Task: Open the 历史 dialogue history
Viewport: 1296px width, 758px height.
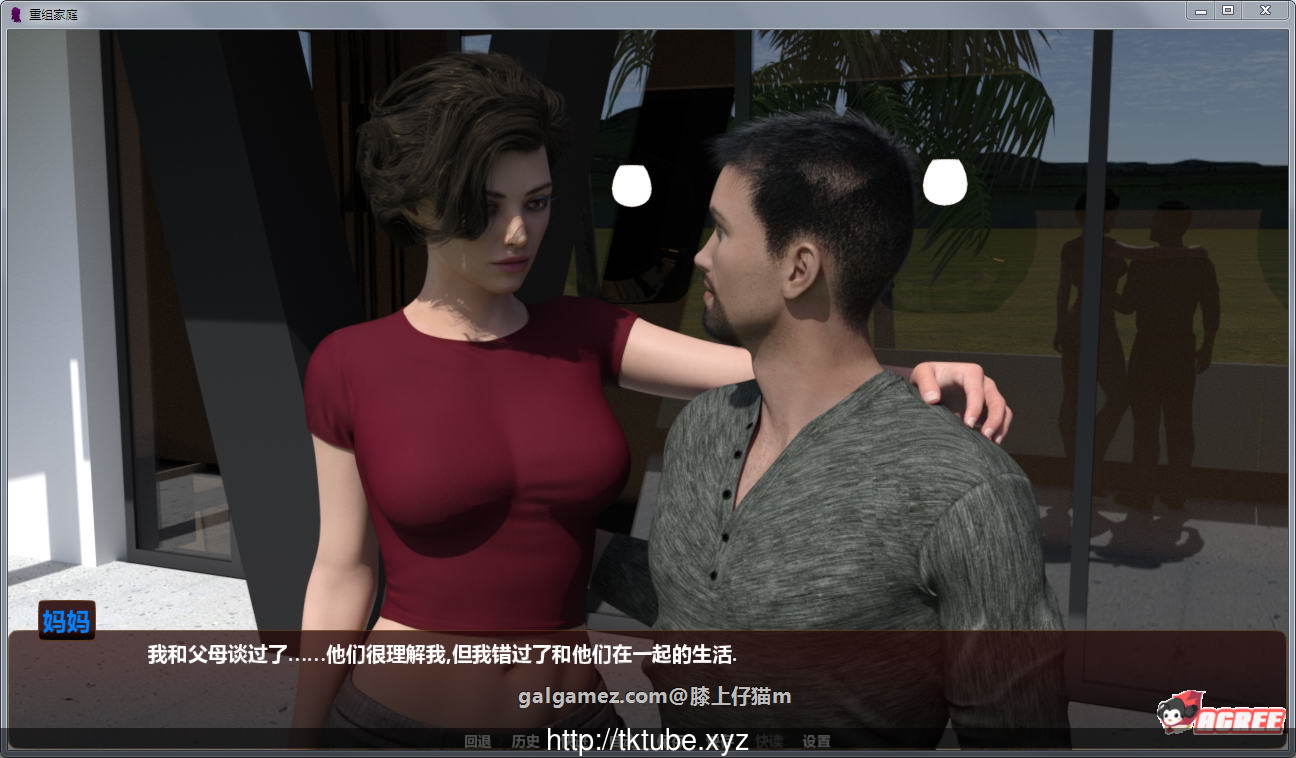Action: (524, 741)
